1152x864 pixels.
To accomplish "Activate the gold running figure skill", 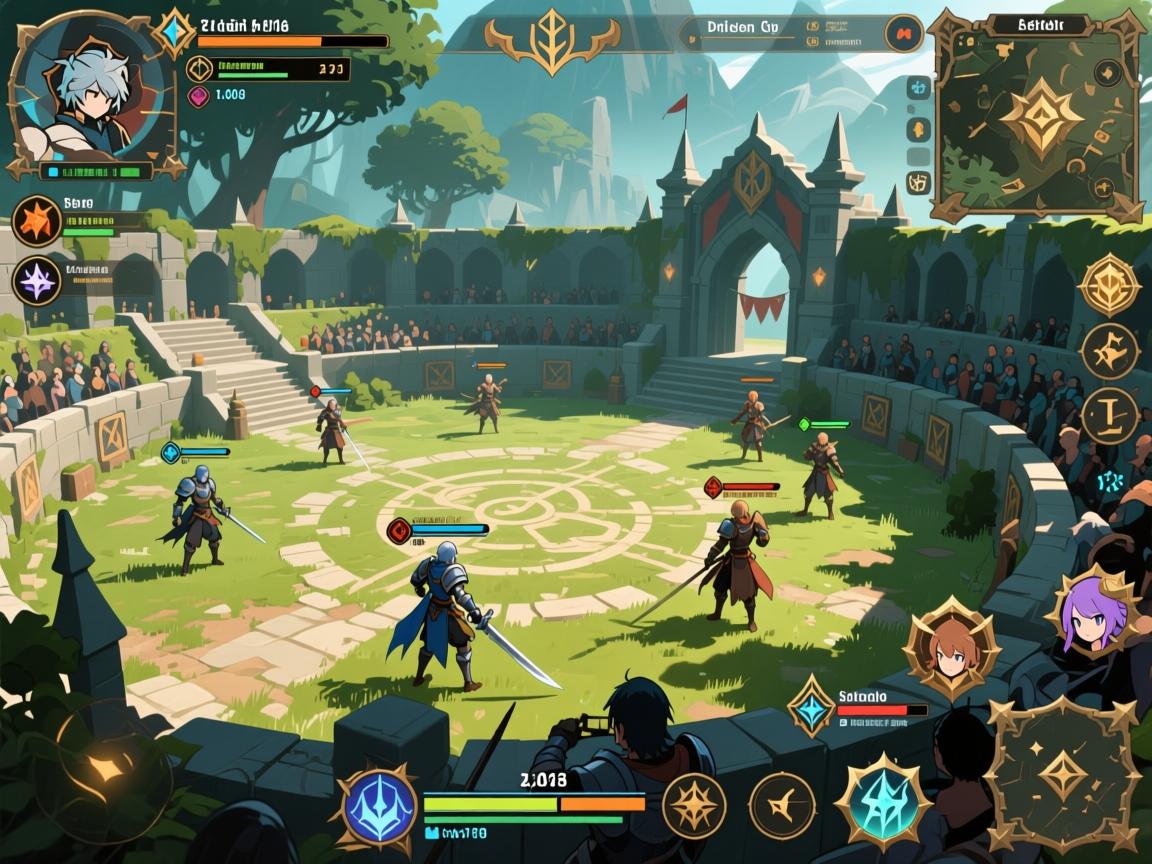I will [x=1109, y=350].
